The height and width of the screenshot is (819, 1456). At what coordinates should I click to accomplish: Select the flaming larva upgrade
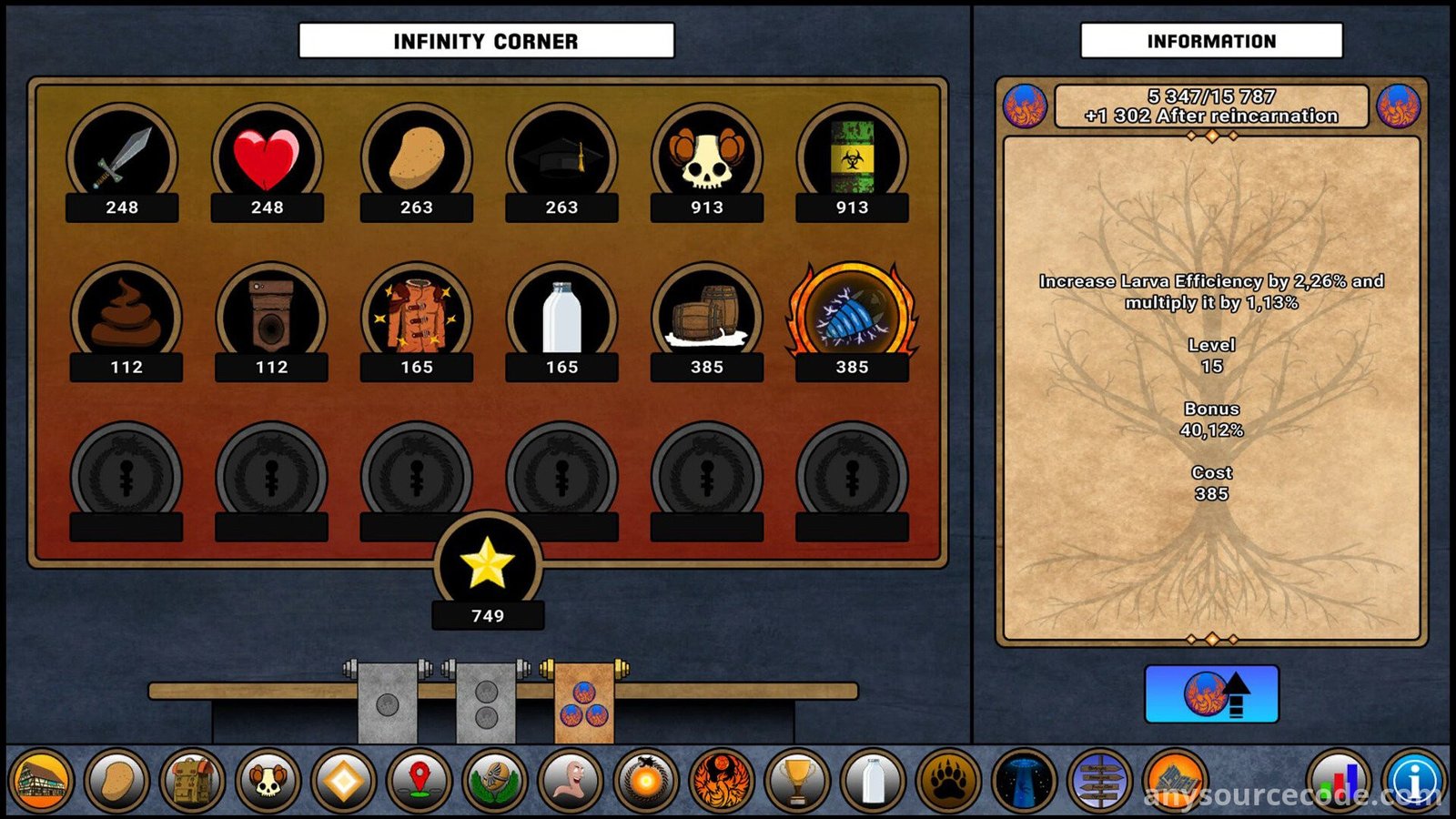pos(852,318)
